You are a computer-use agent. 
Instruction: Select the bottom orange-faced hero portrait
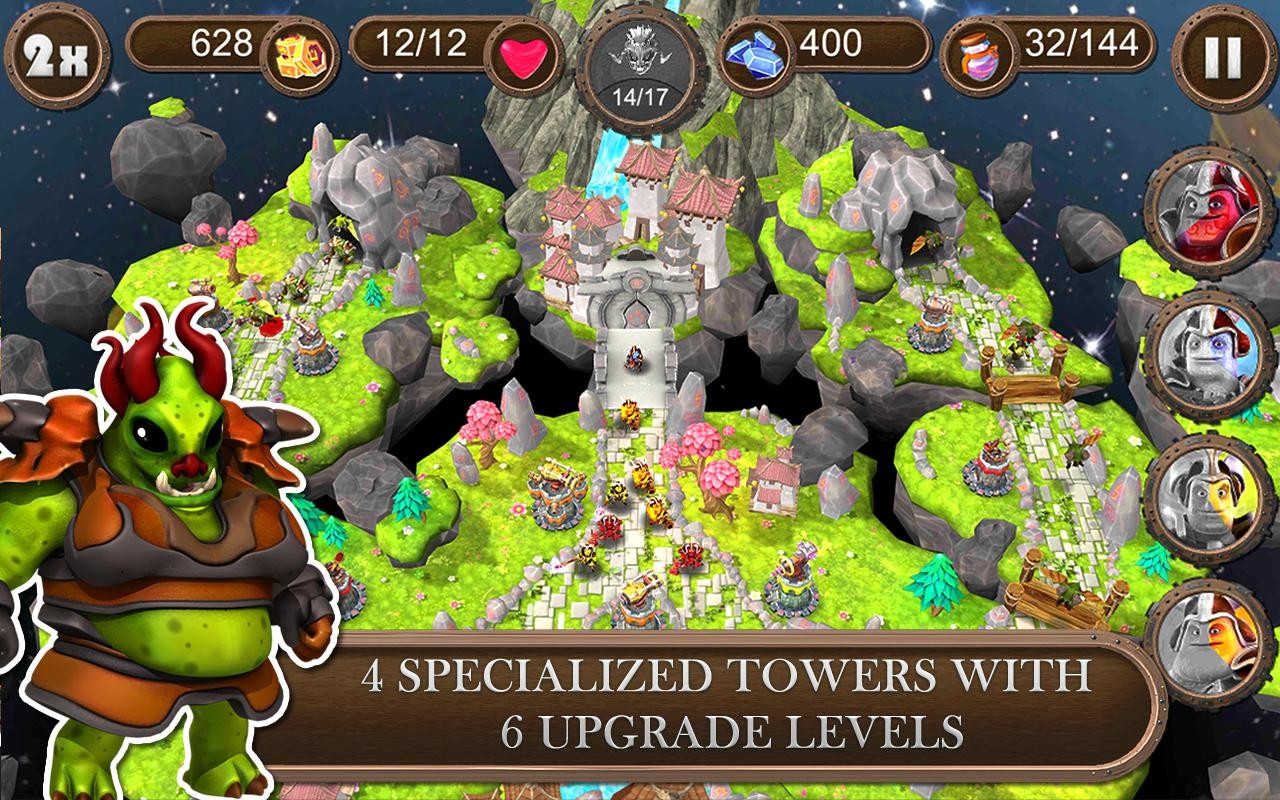pyautogui.click(x=1215, y=642)
